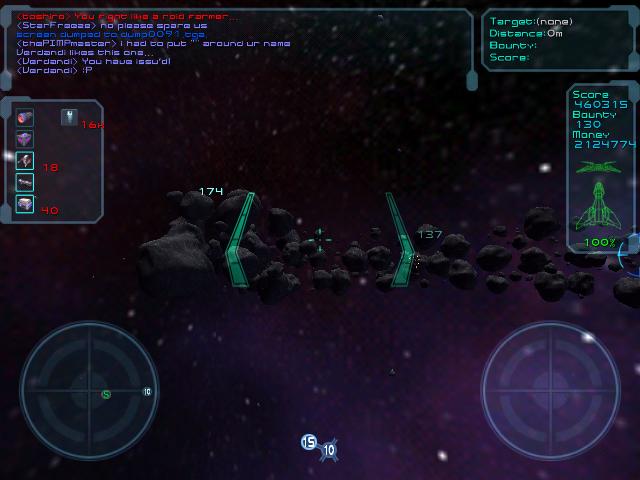This screenshot has width=640, height=480.
Task: Select the purple cube module slot
Action: click(26, 139)
